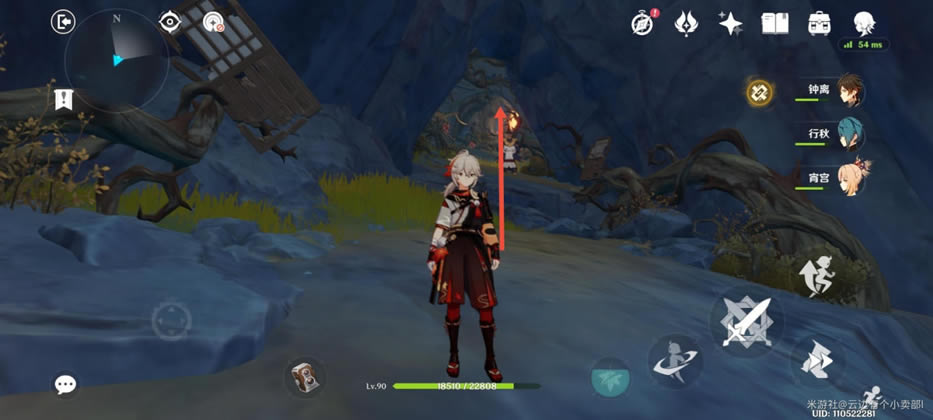Open the minimap
This screenshot has height=420, width=933.
point(116,60)
